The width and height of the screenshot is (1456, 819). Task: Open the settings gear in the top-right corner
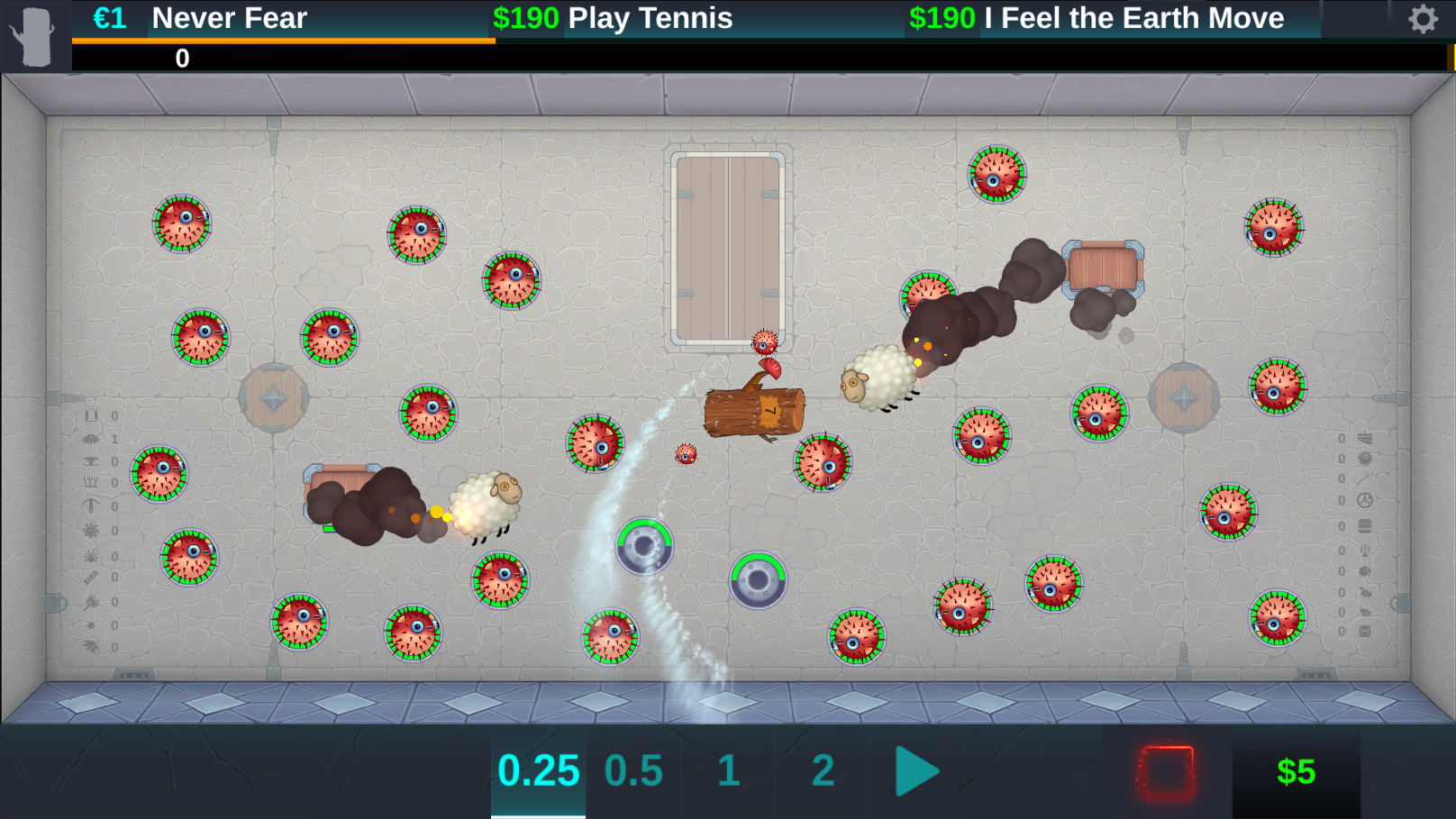(1422, 18)
